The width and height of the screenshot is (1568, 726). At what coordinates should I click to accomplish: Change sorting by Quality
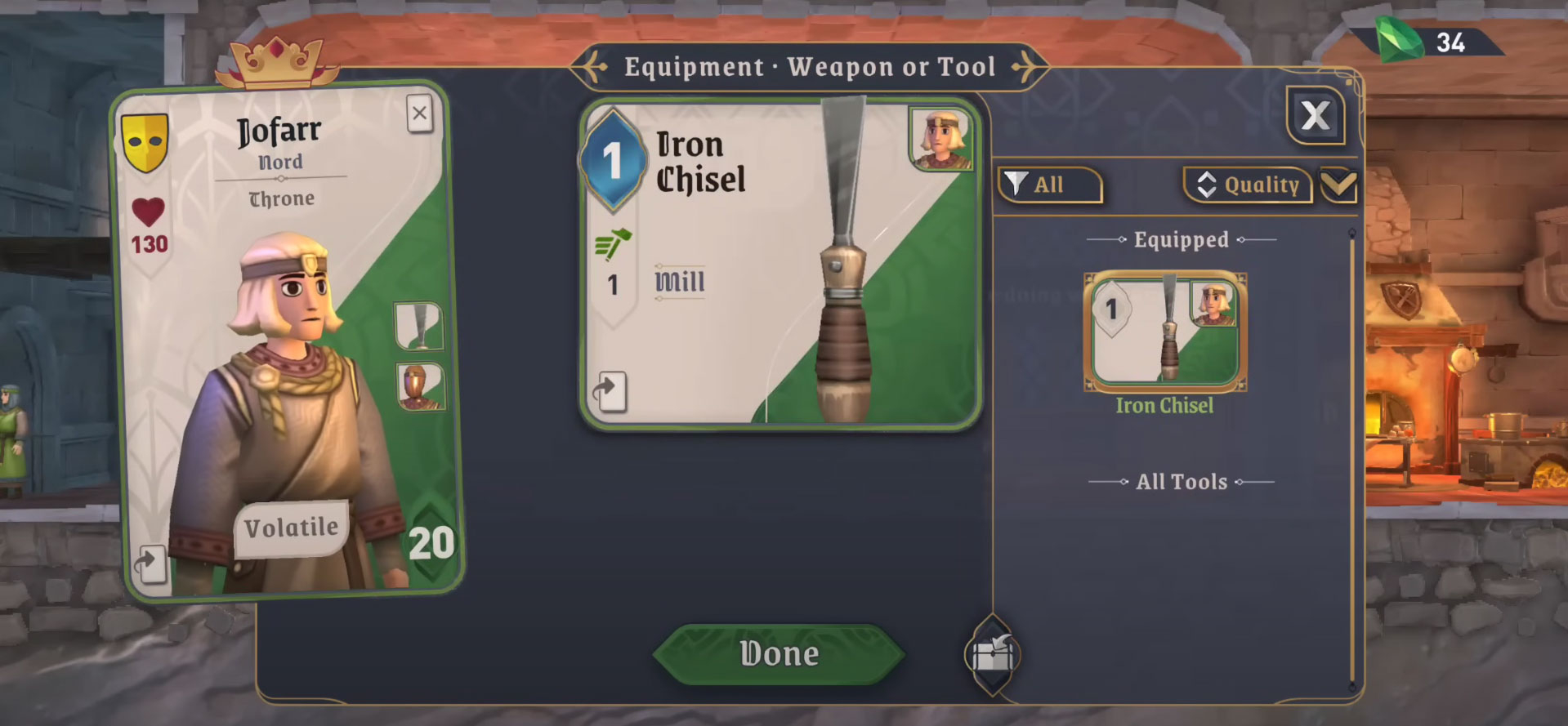coord(1248,185)
